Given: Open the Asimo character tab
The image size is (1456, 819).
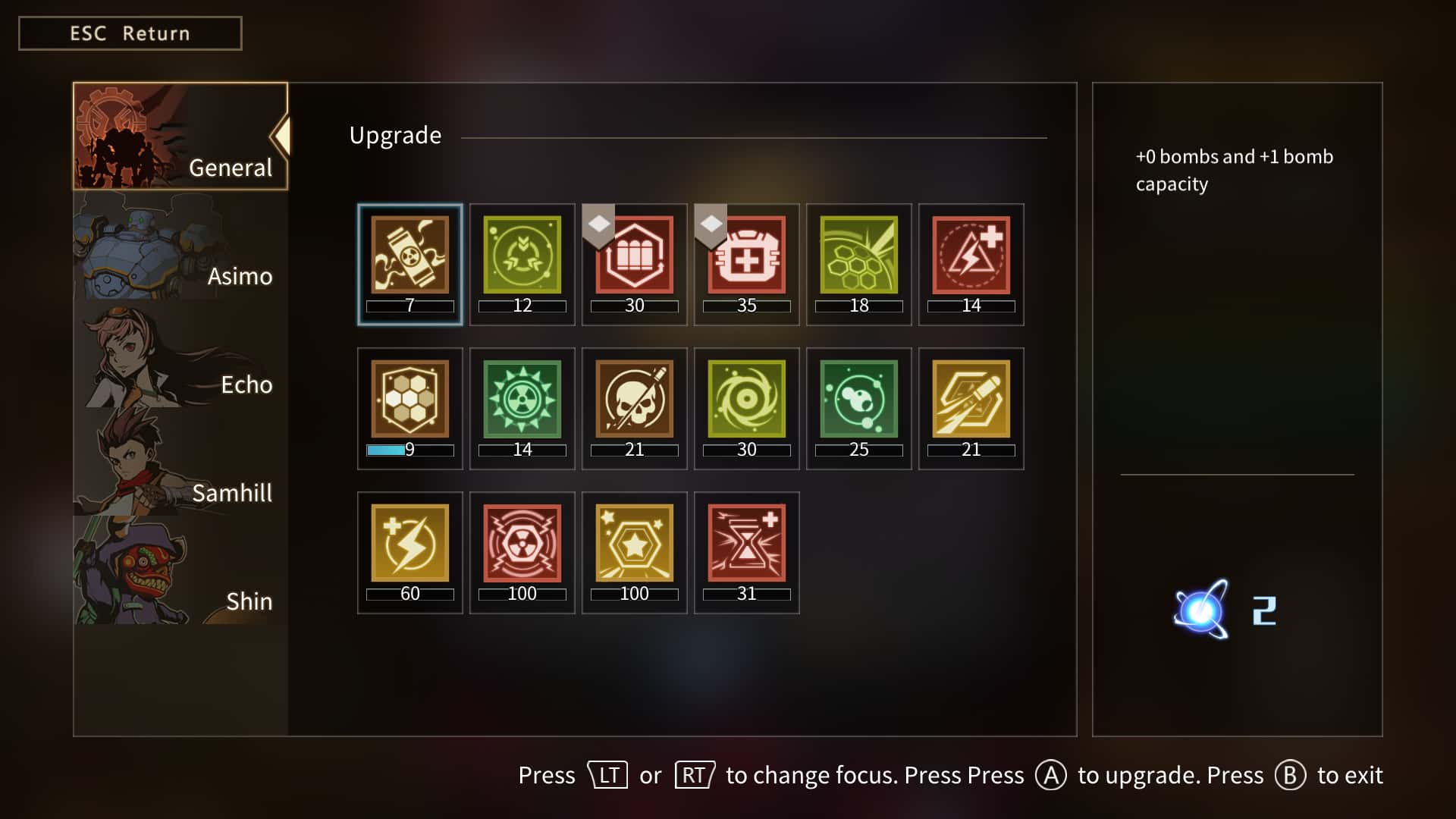Looking at the screenshot, I should click(180, 245).
